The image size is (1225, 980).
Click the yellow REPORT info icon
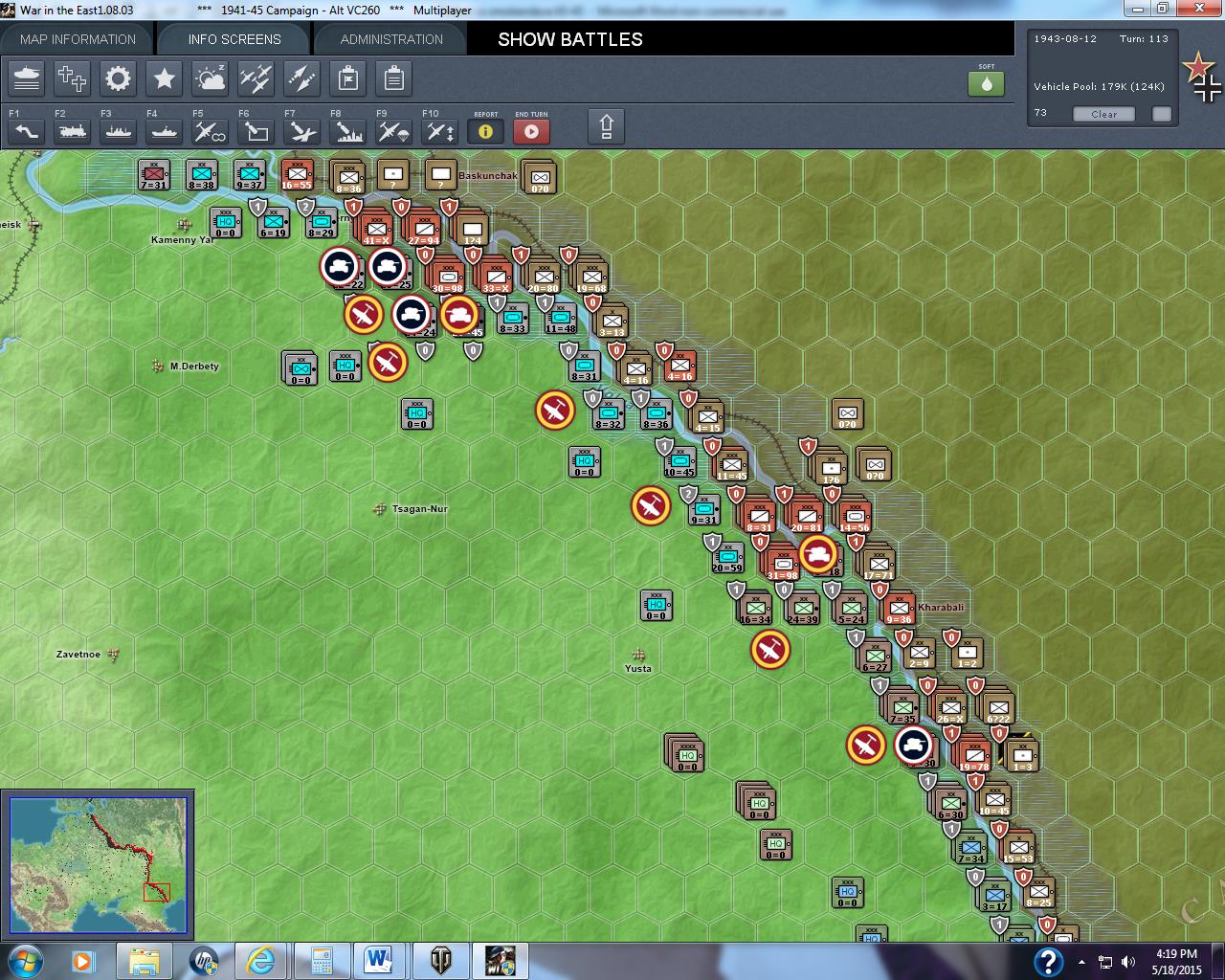pyautogui.click(x=485, y=132)
